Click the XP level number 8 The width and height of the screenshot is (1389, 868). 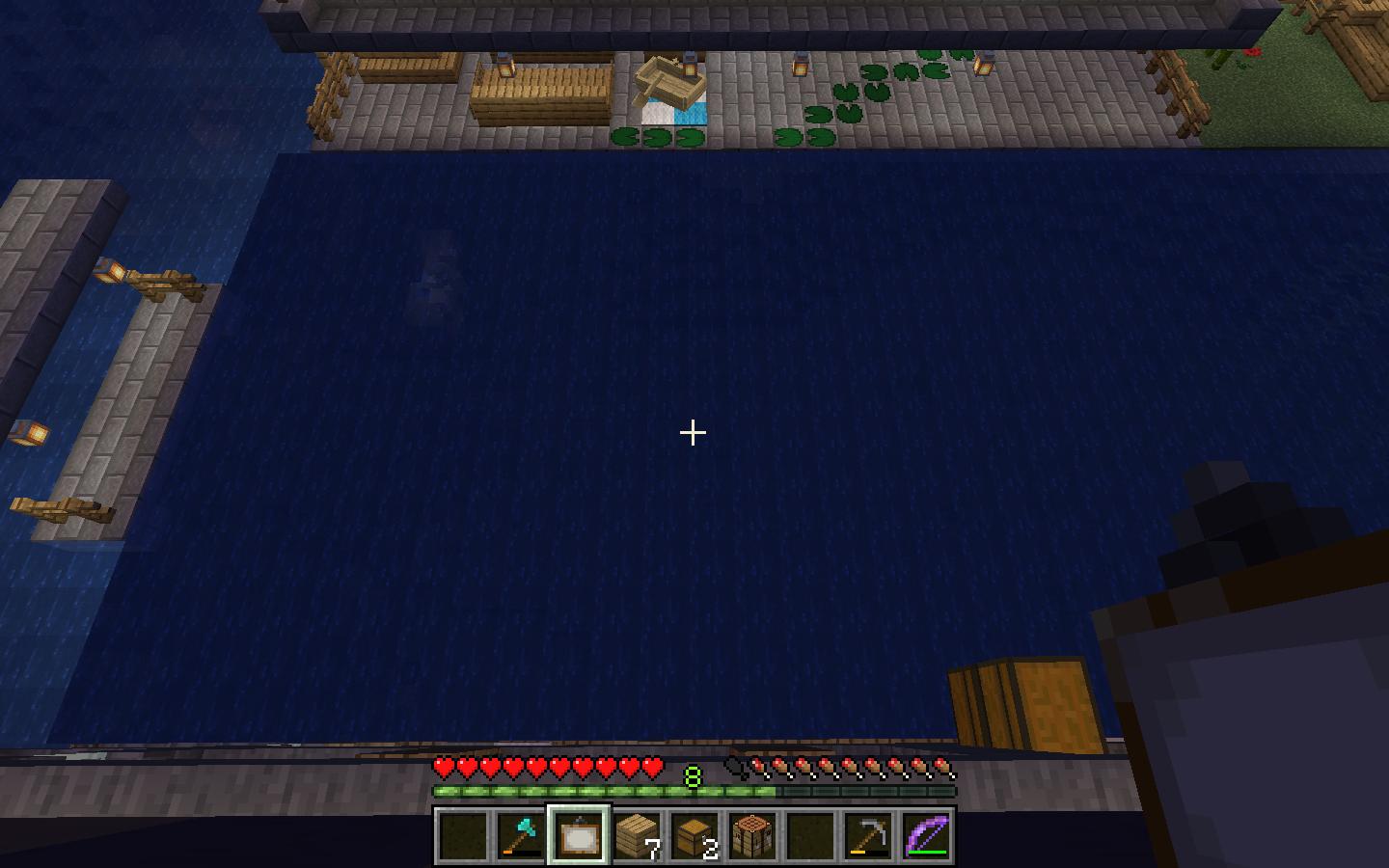click(691, 774)
